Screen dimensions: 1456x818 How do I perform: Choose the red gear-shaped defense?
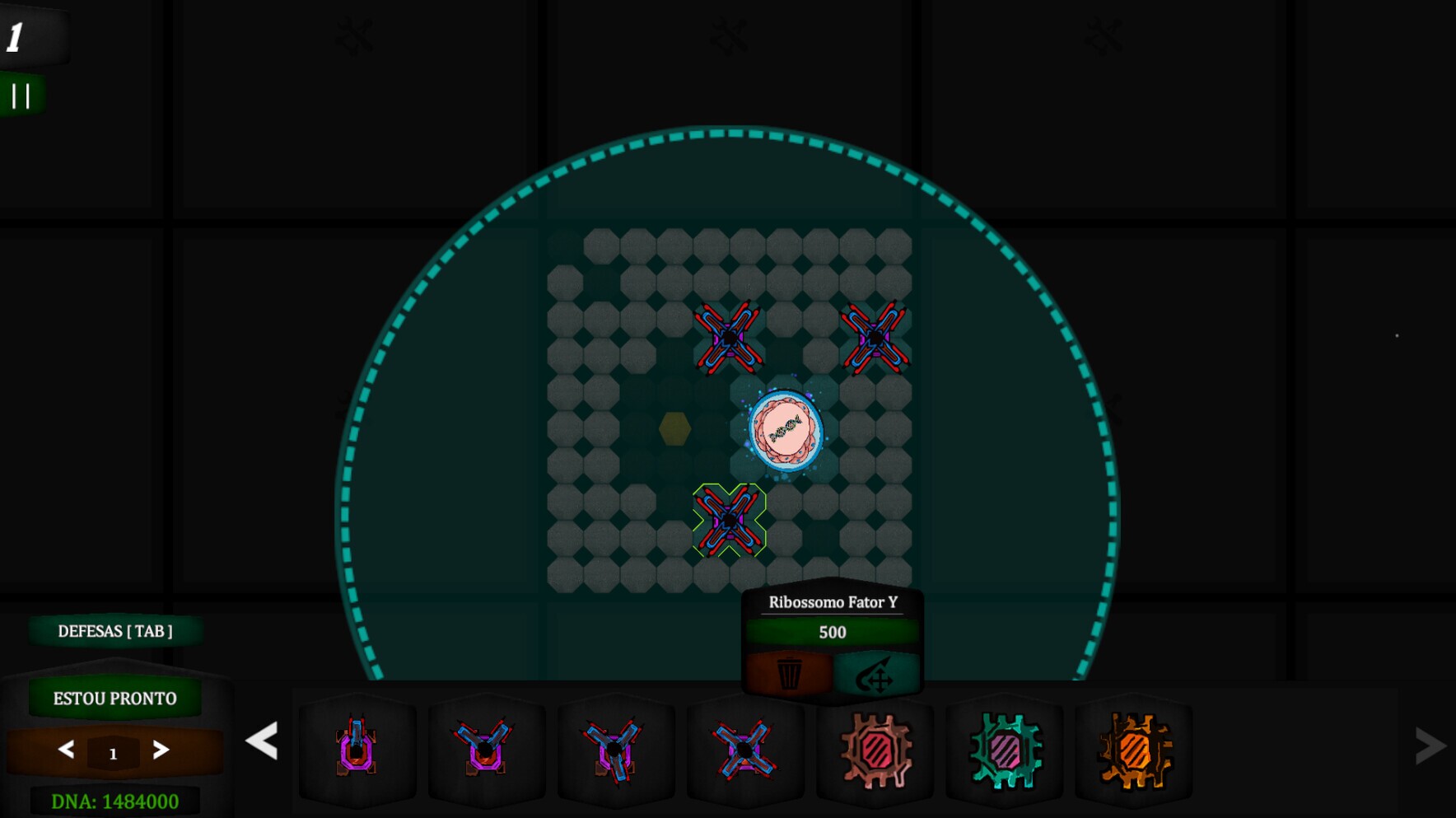[x=875, y=750]
